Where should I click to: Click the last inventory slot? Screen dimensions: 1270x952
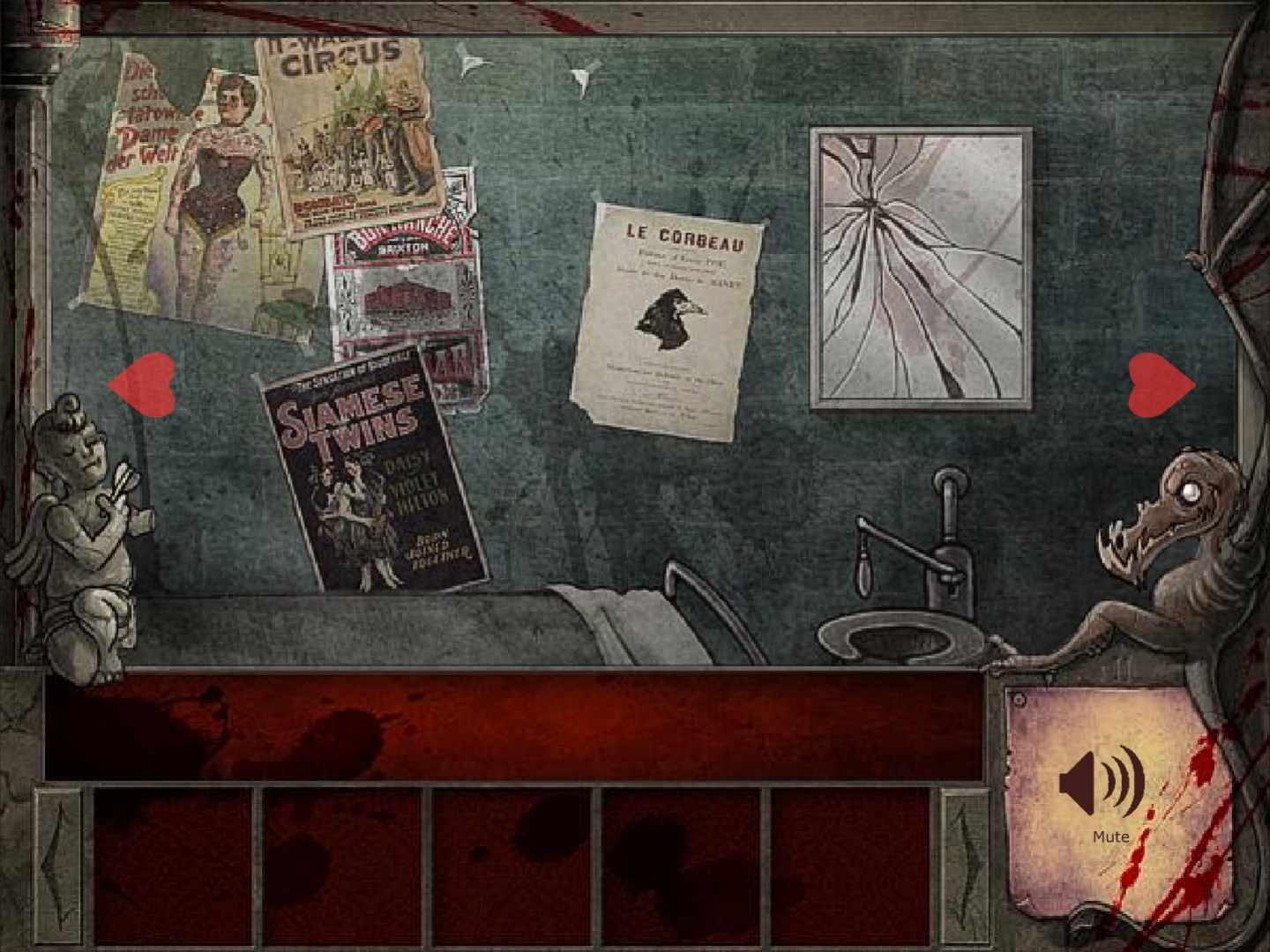(x=851, y=868)
